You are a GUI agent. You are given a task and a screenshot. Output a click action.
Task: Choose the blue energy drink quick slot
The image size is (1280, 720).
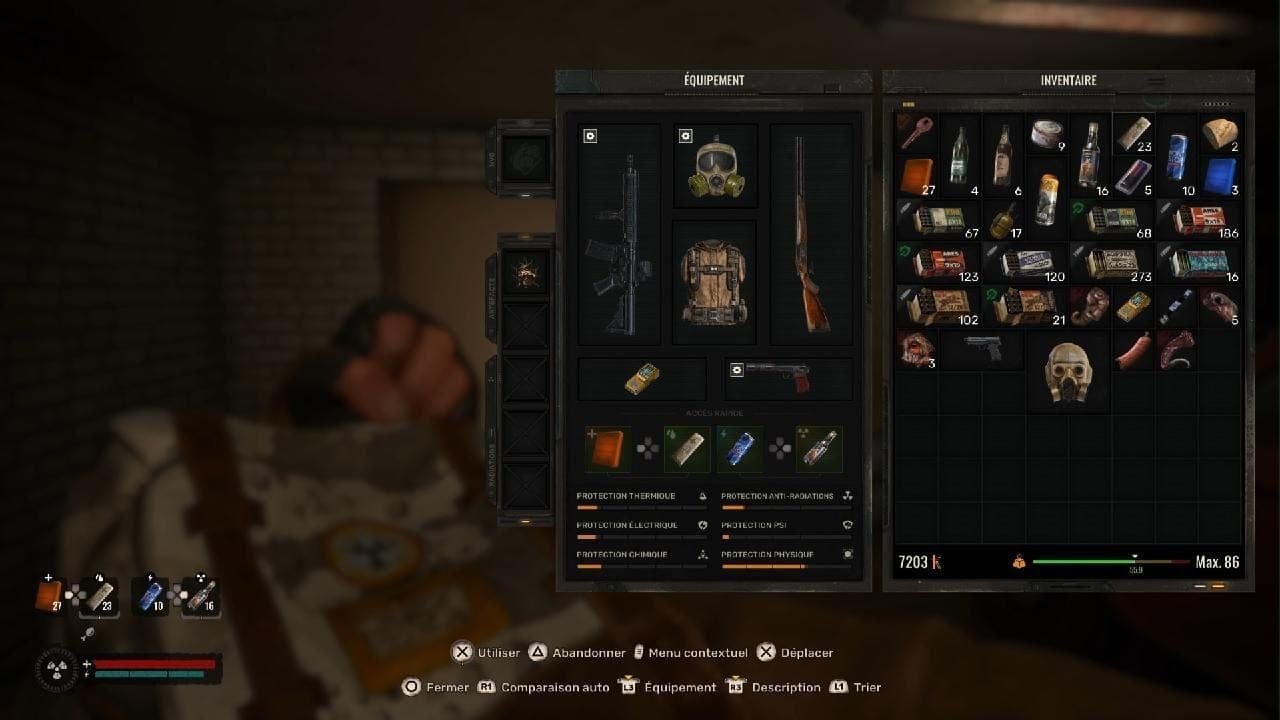click(740, 449)
